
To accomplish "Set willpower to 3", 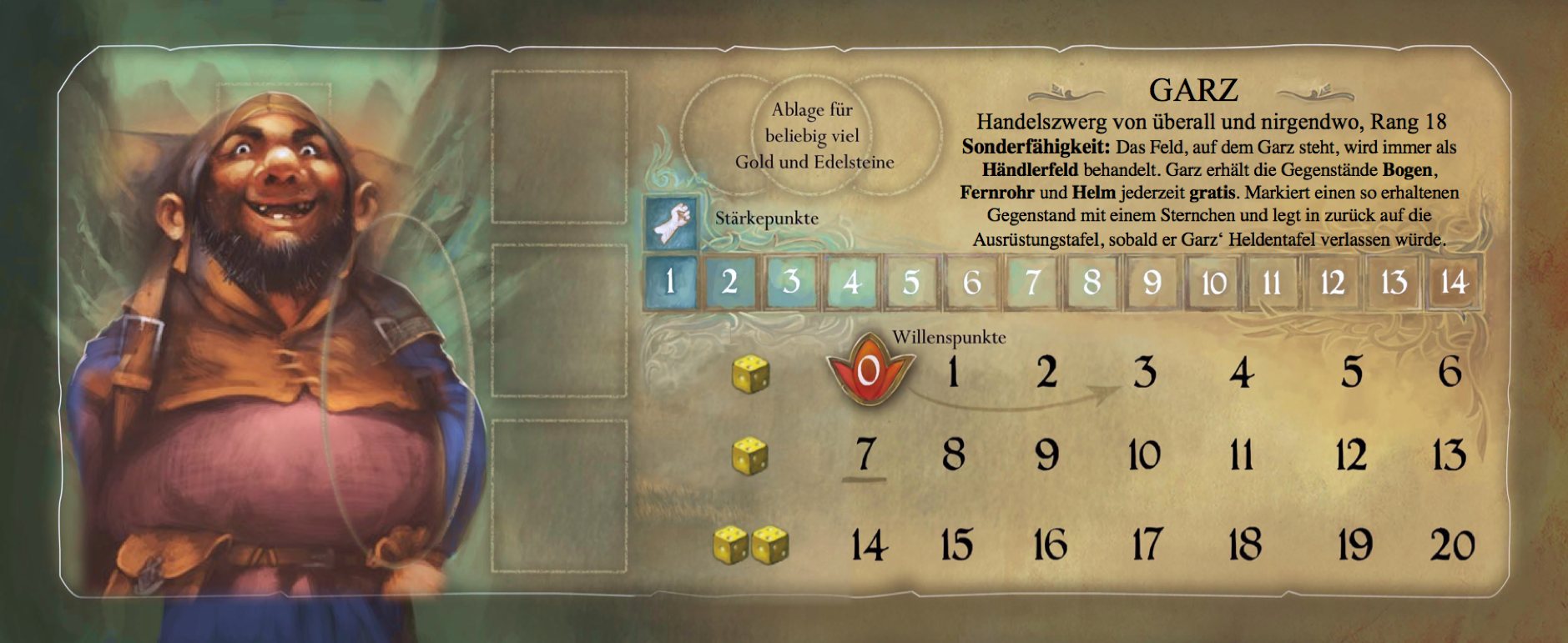I will click(x=1144, y=372).
